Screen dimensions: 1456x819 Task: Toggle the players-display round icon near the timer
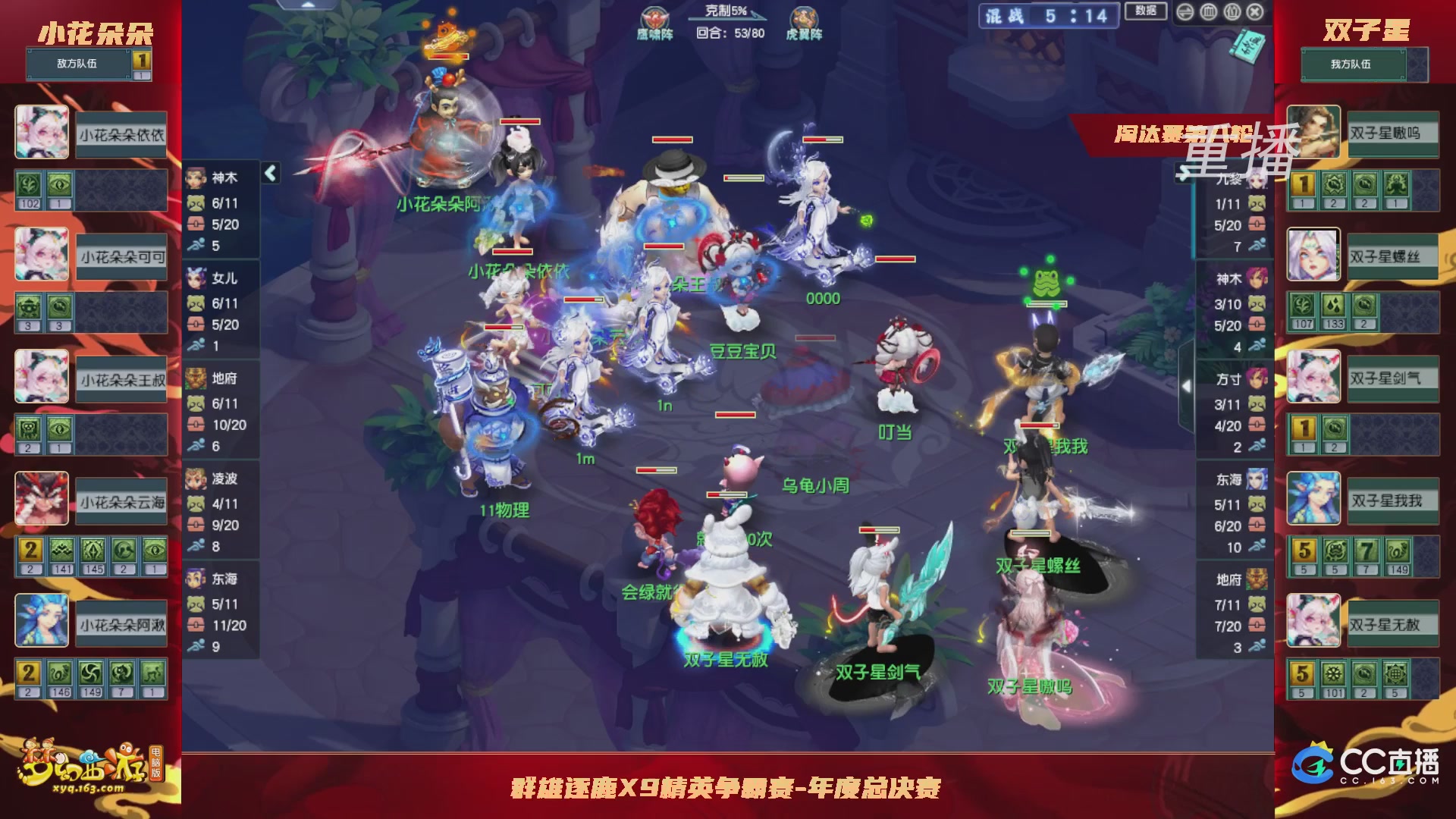pos(1232,12)
